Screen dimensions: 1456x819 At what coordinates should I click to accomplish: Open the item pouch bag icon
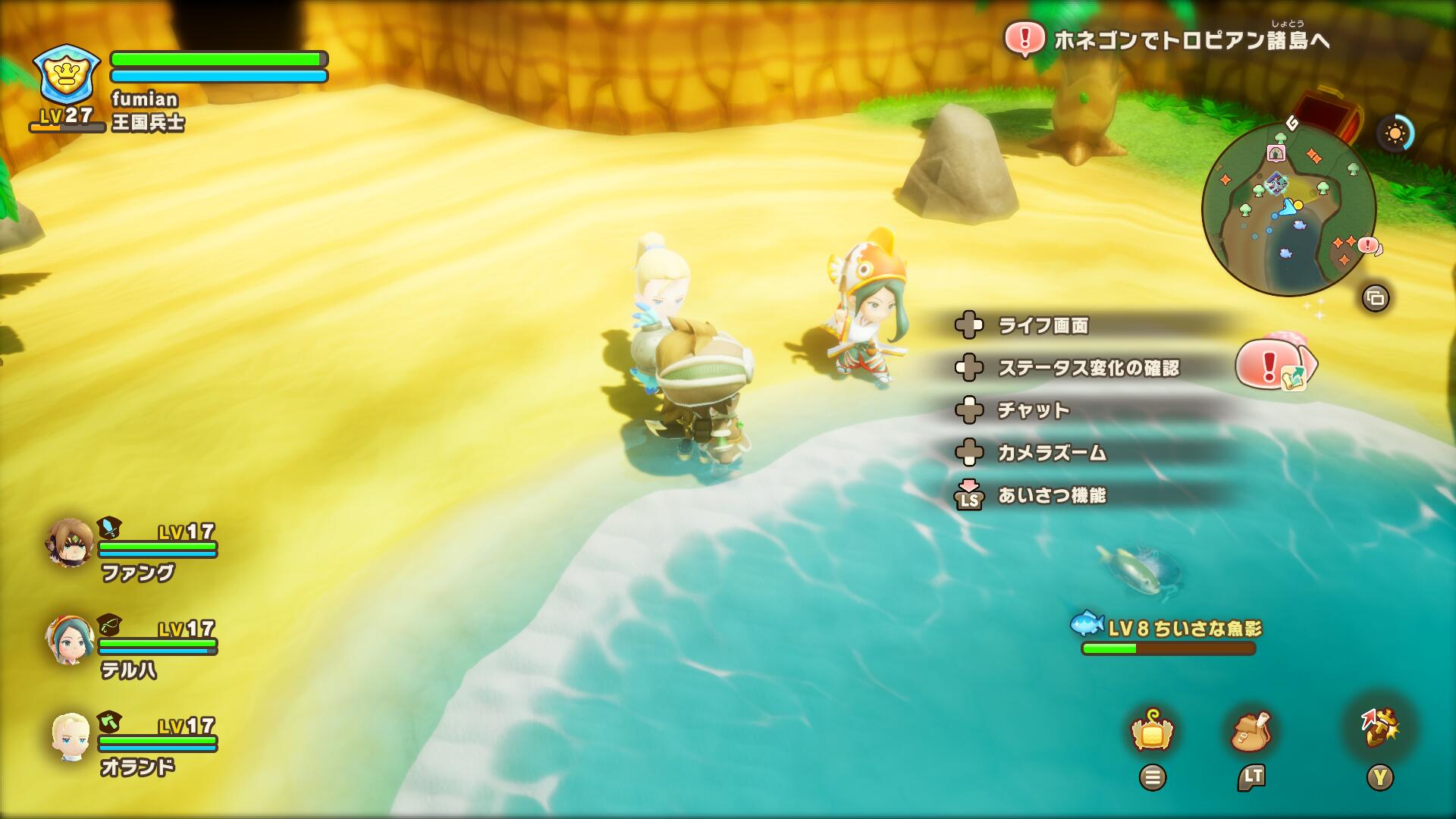point(1252,731)
